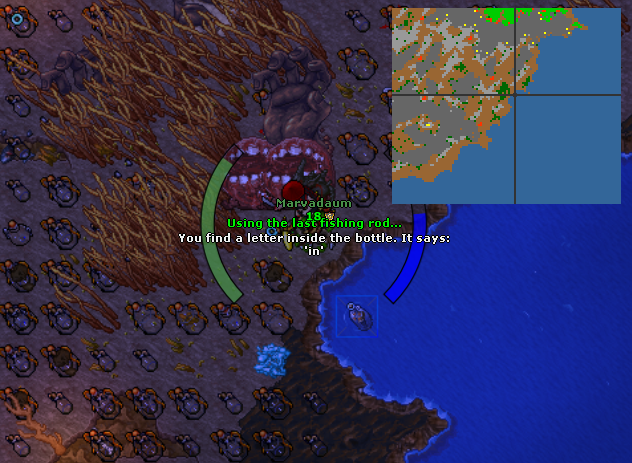Click the minimap overlay
The image size is (632, 463).
(506, 105)
